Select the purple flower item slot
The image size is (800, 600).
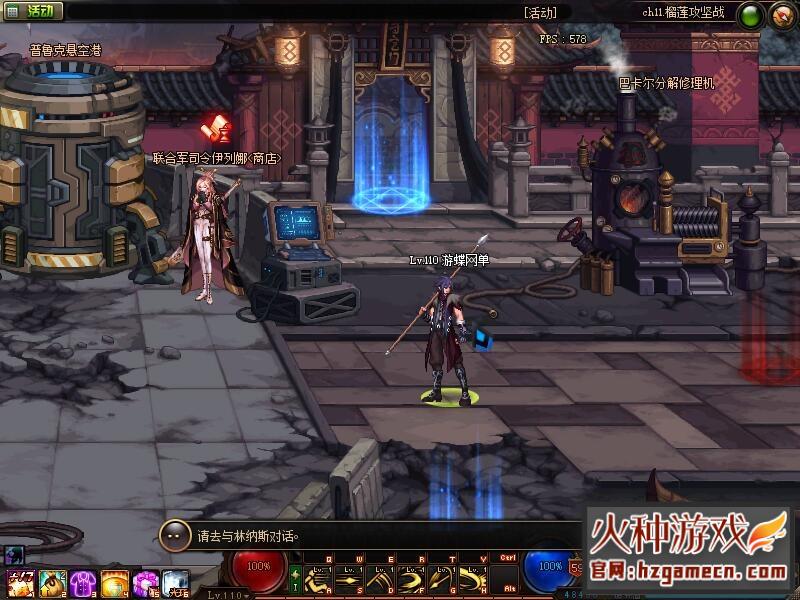tap(146, 582)
